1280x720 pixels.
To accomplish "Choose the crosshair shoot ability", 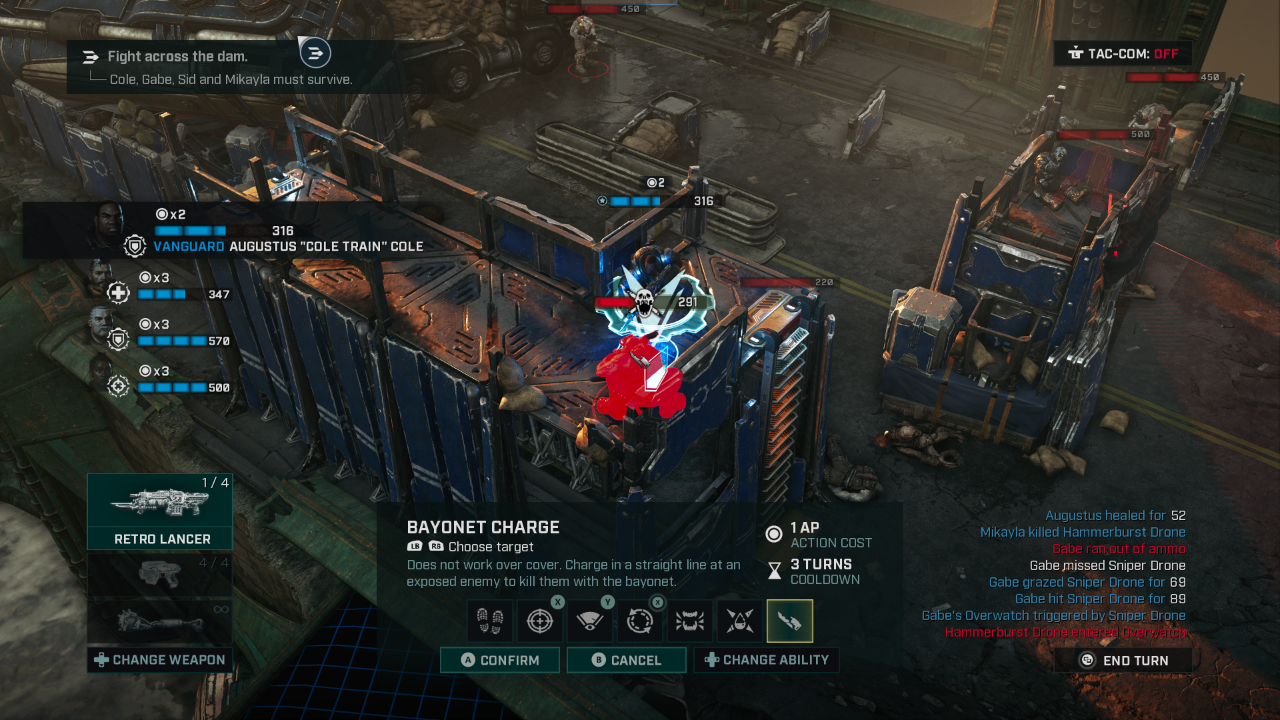I will click(x=540, y=621).
